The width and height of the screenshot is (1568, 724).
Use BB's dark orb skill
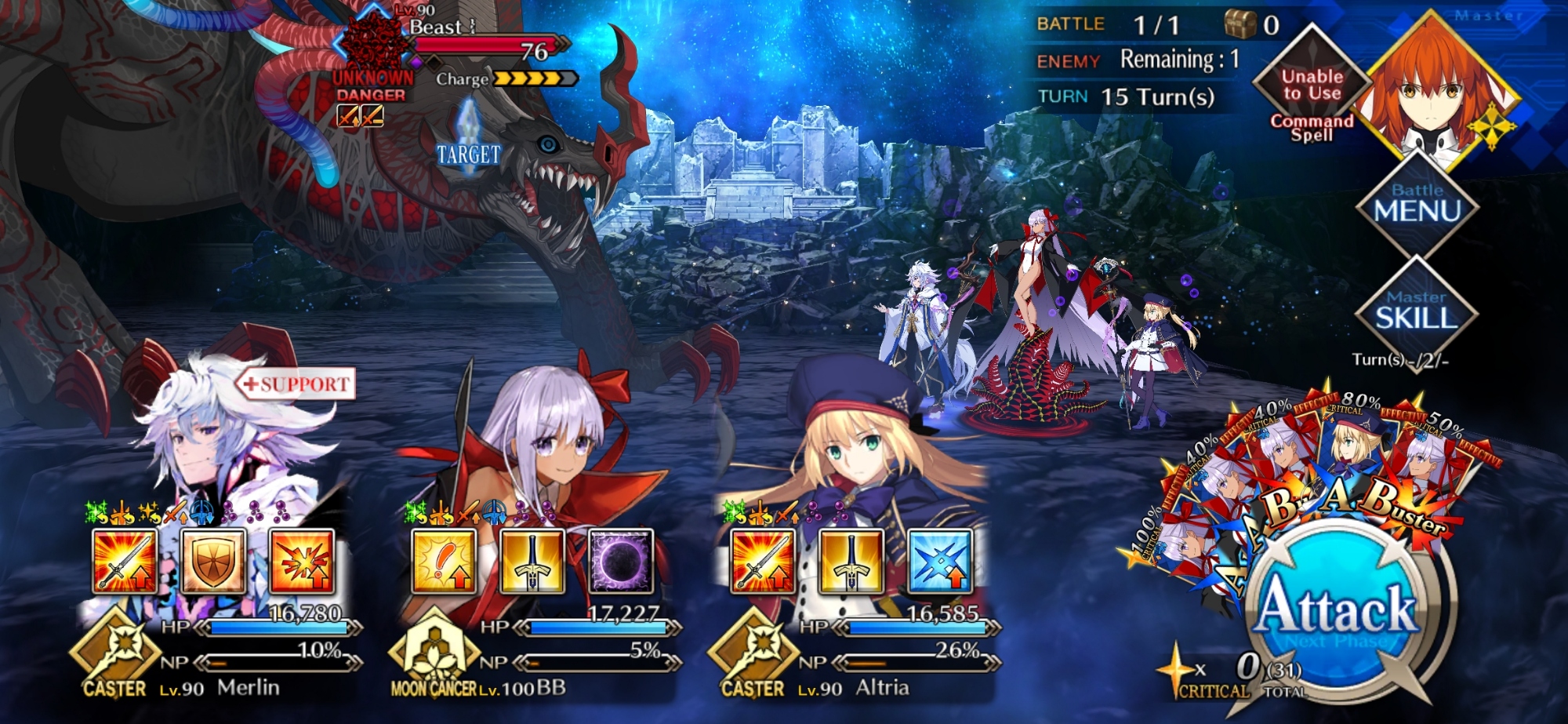pos(621,561)
